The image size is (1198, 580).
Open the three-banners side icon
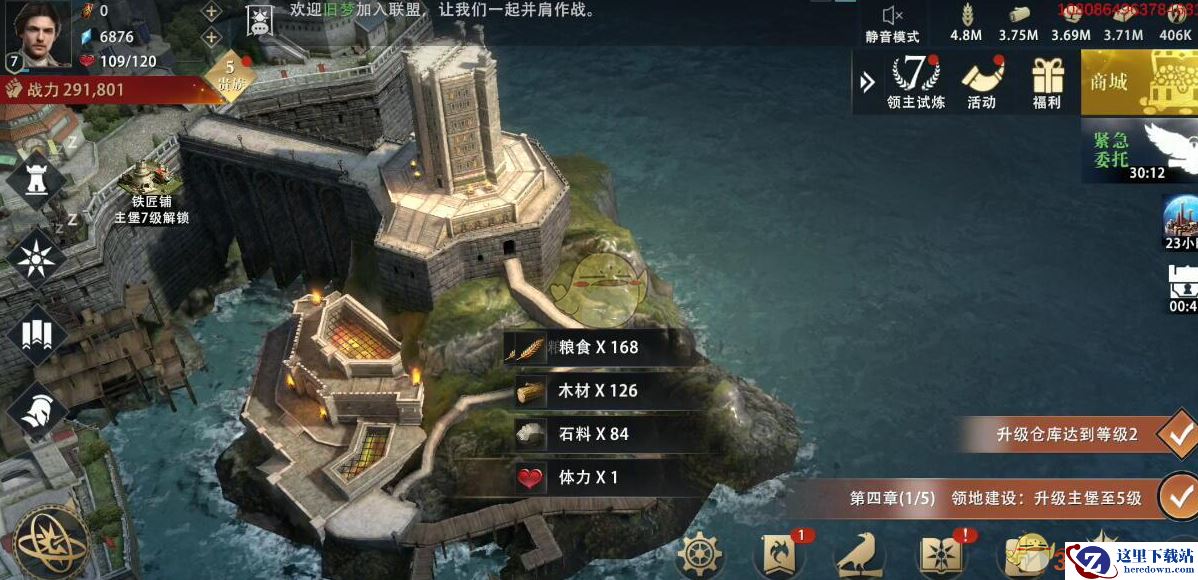36,333
